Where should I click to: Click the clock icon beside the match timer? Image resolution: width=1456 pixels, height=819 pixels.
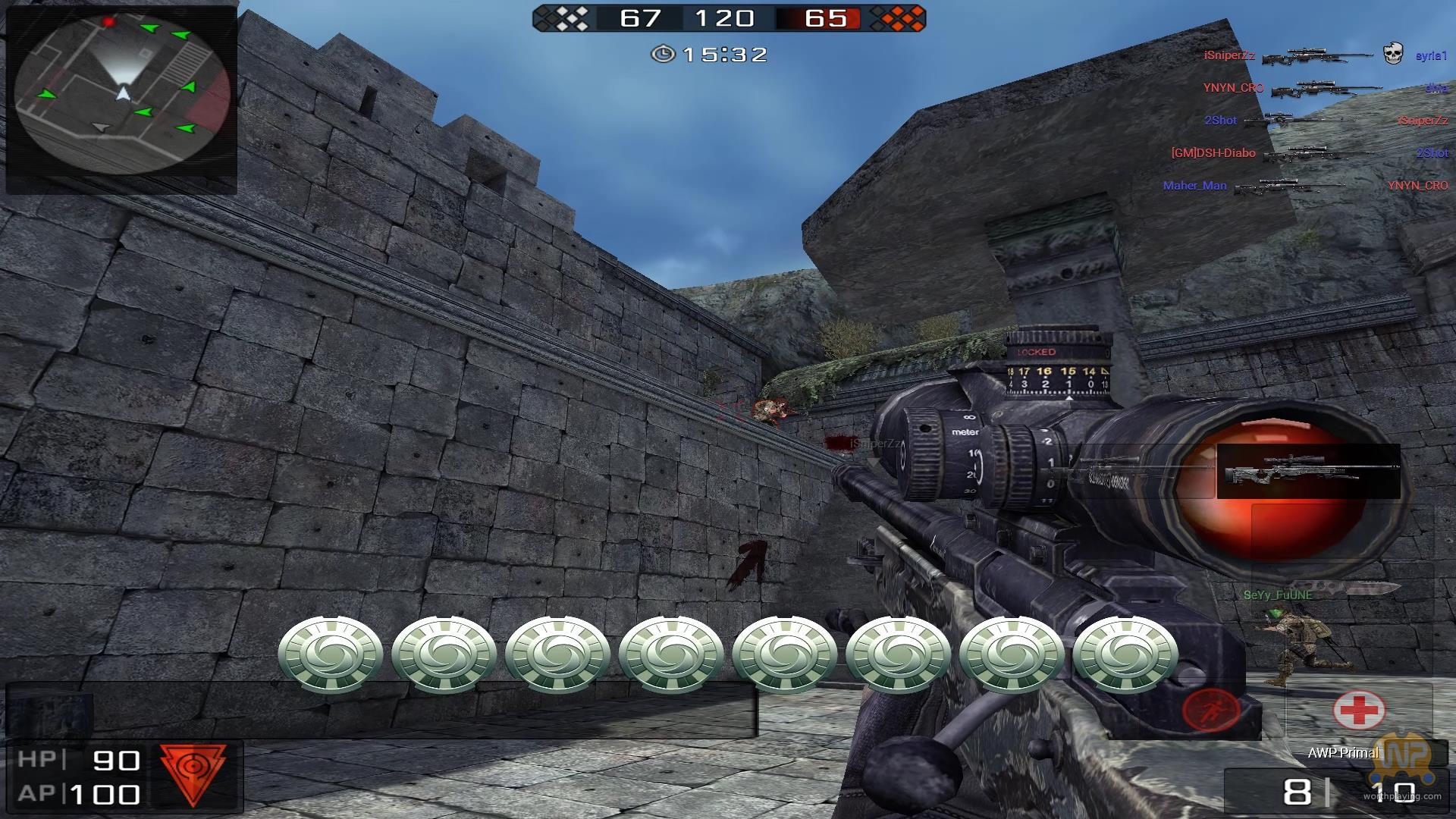(663, 54)
